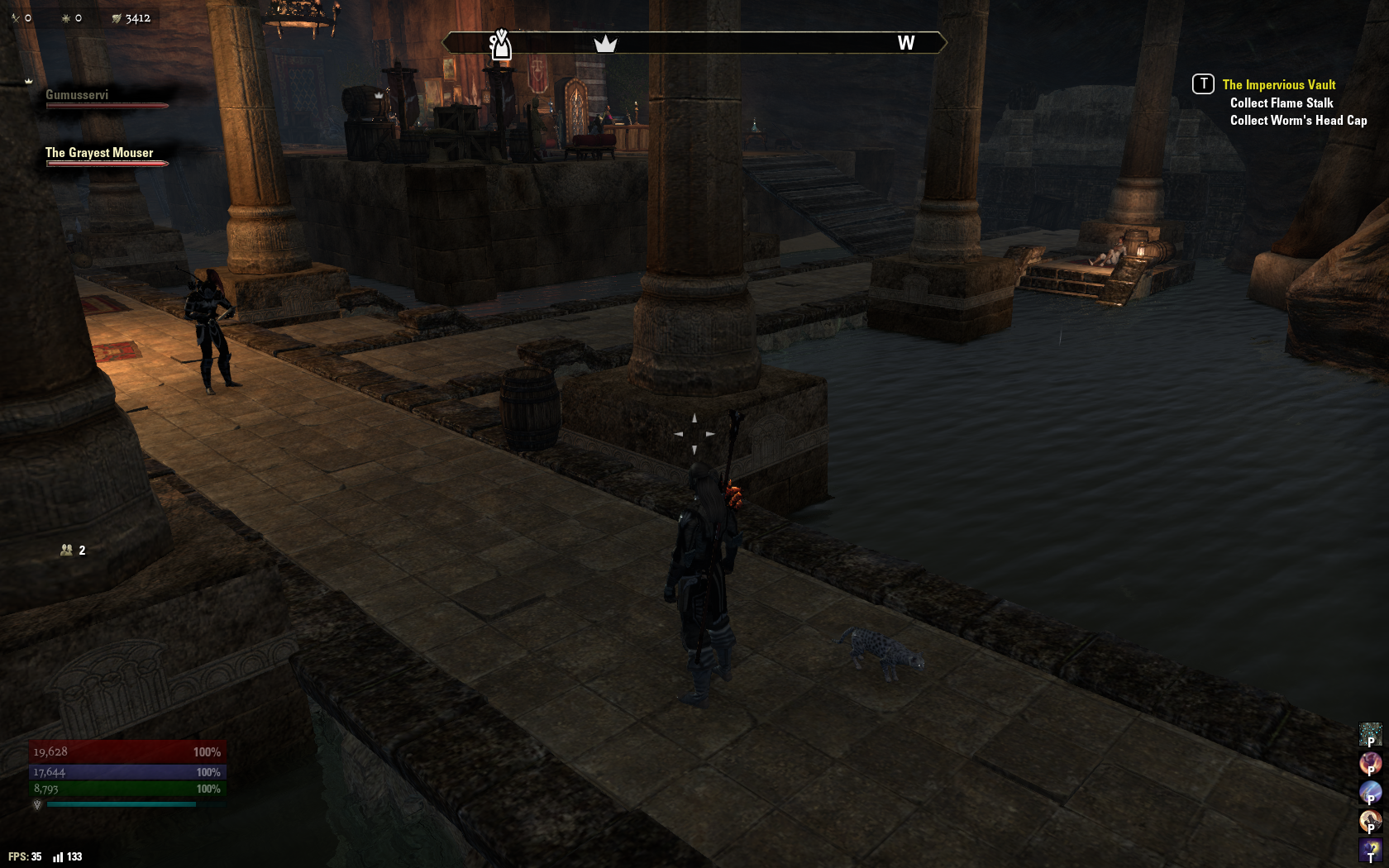Select The Grayest Mouser group frame
This screenshot has height=868, width=1389.
pyautogui.click(x=99, y=153)
